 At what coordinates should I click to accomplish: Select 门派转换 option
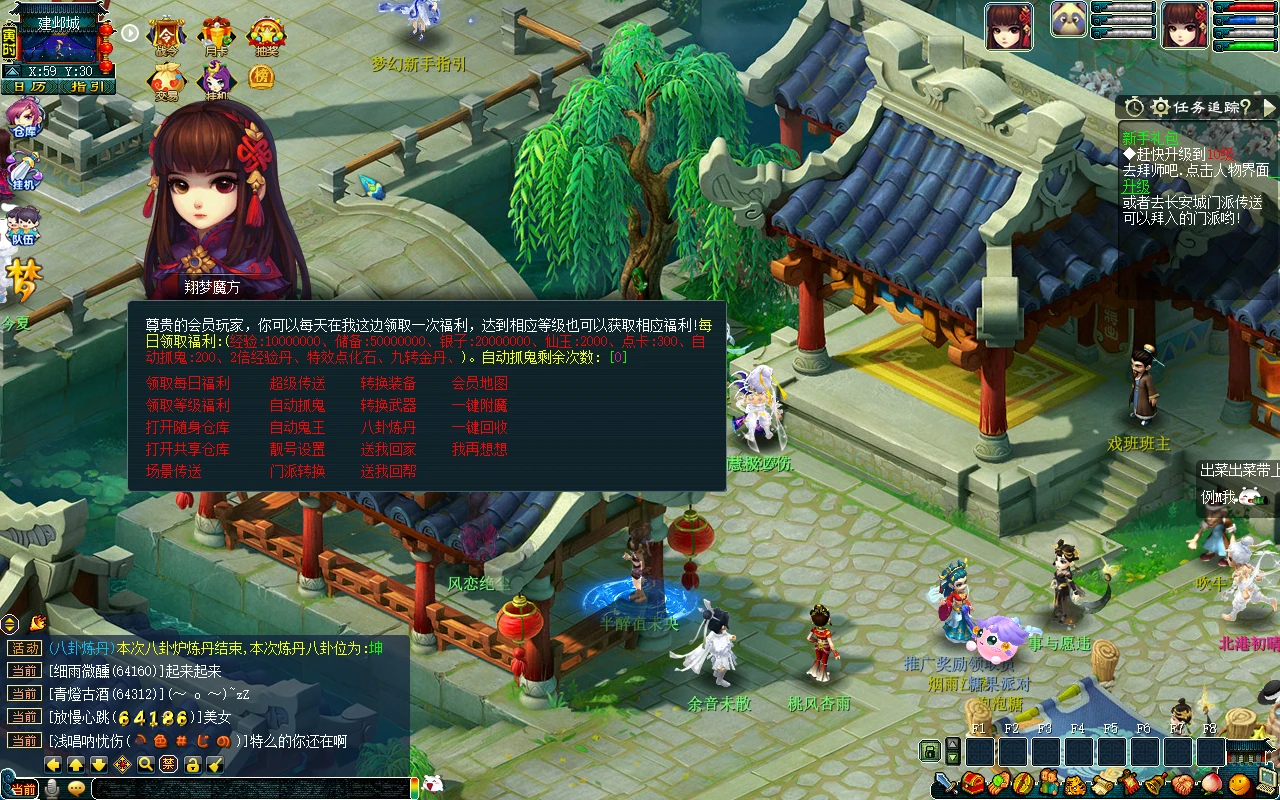297,471
